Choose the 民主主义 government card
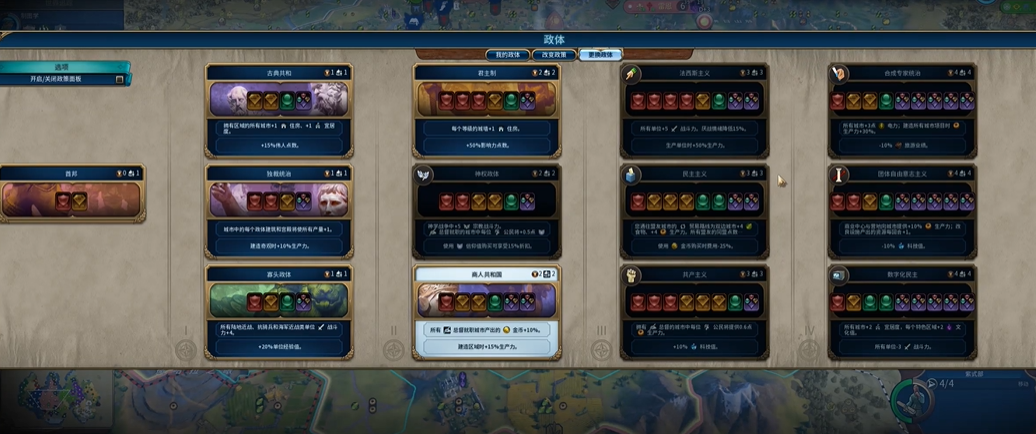Viewport: 1036px width, 434px height. click(694, 210)
